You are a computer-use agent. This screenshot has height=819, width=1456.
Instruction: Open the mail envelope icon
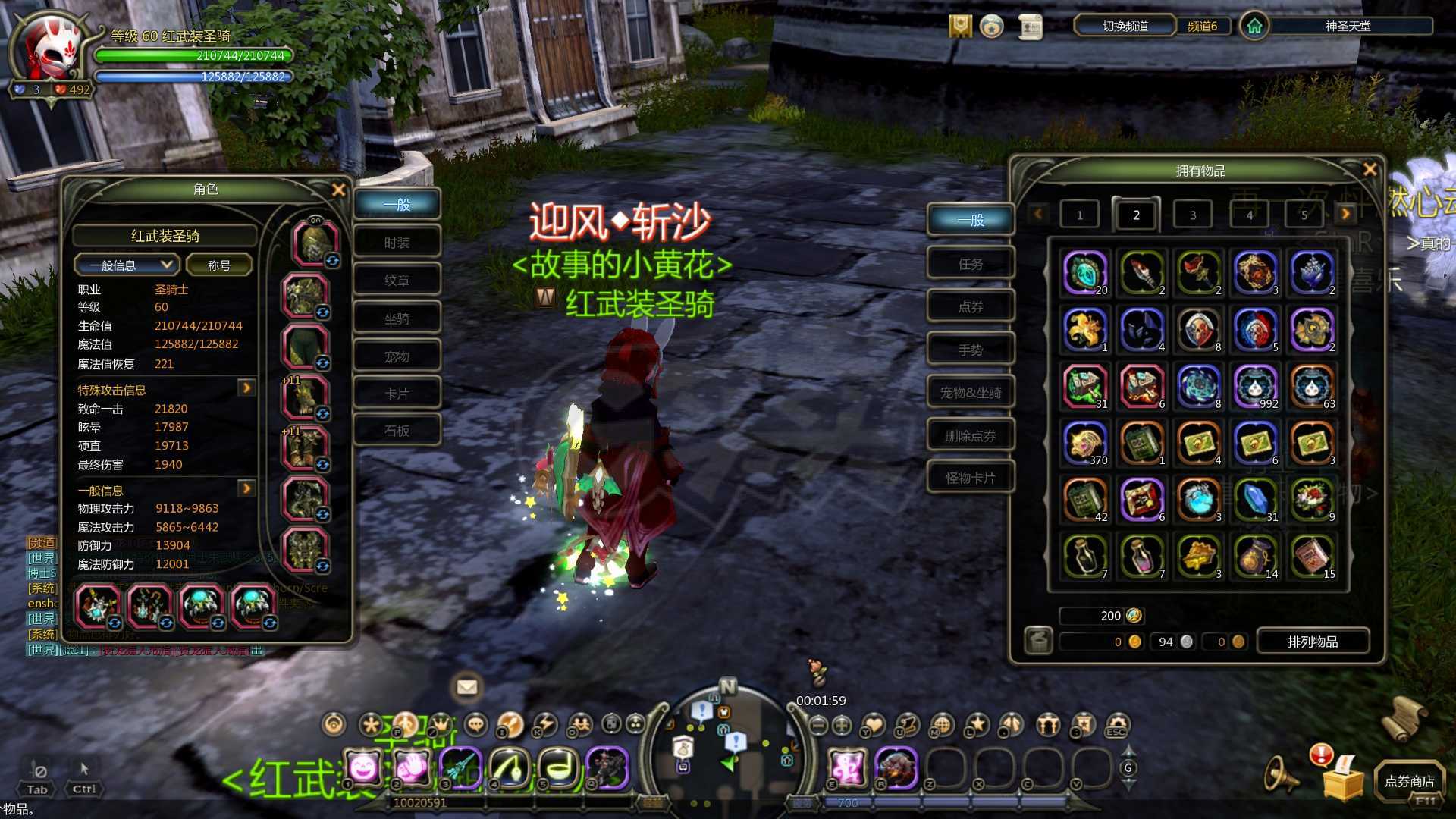coord(466,687)
